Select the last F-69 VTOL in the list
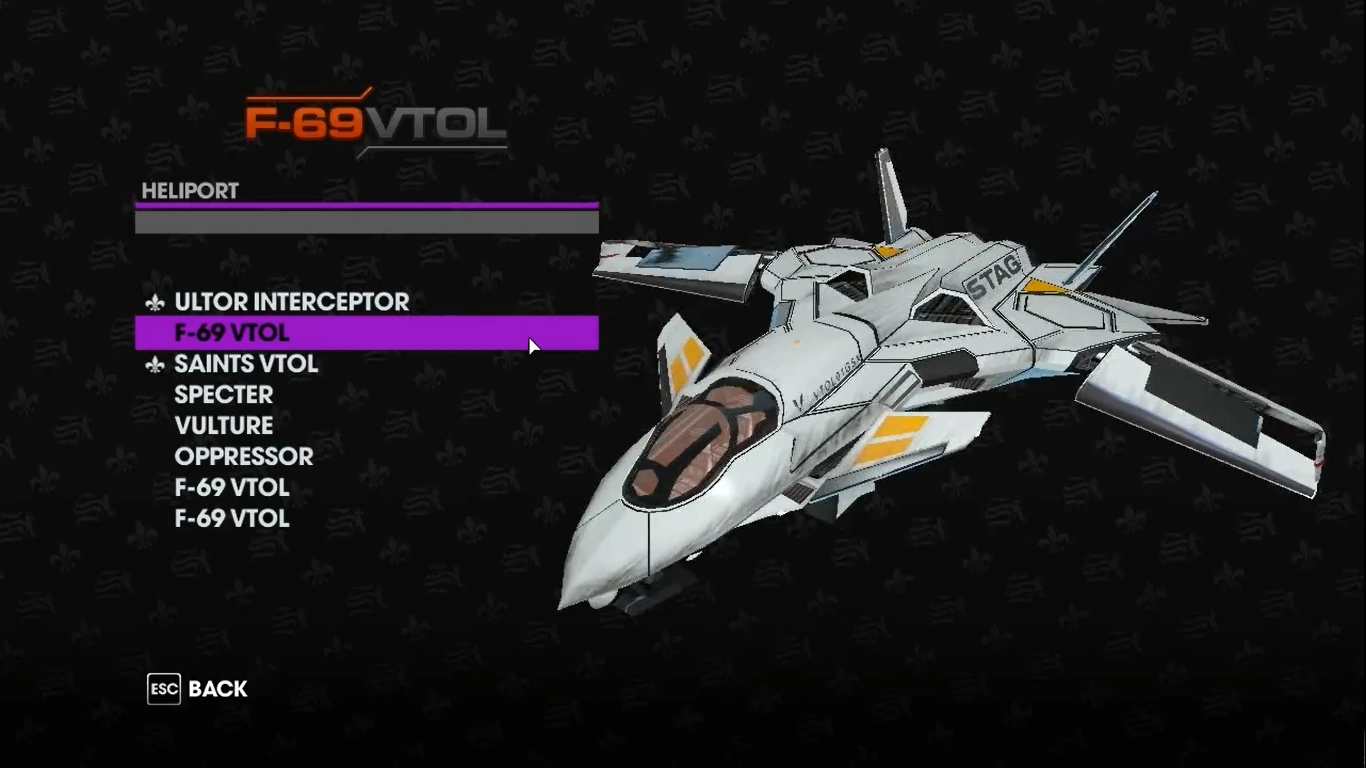Image resolution: width=1366 pixels, height=768 pixels. (231, 518)
